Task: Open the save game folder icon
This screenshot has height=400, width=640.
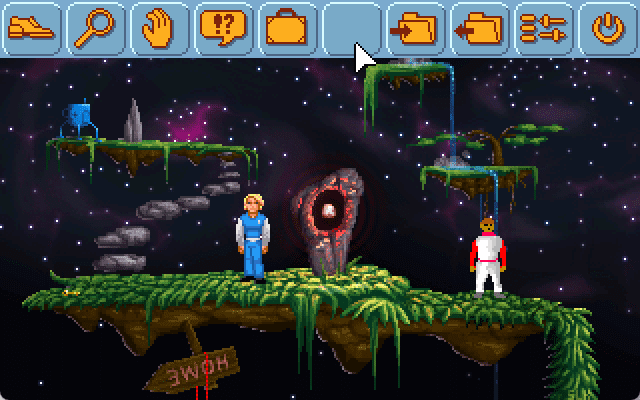Action: [x=415, y=27]
